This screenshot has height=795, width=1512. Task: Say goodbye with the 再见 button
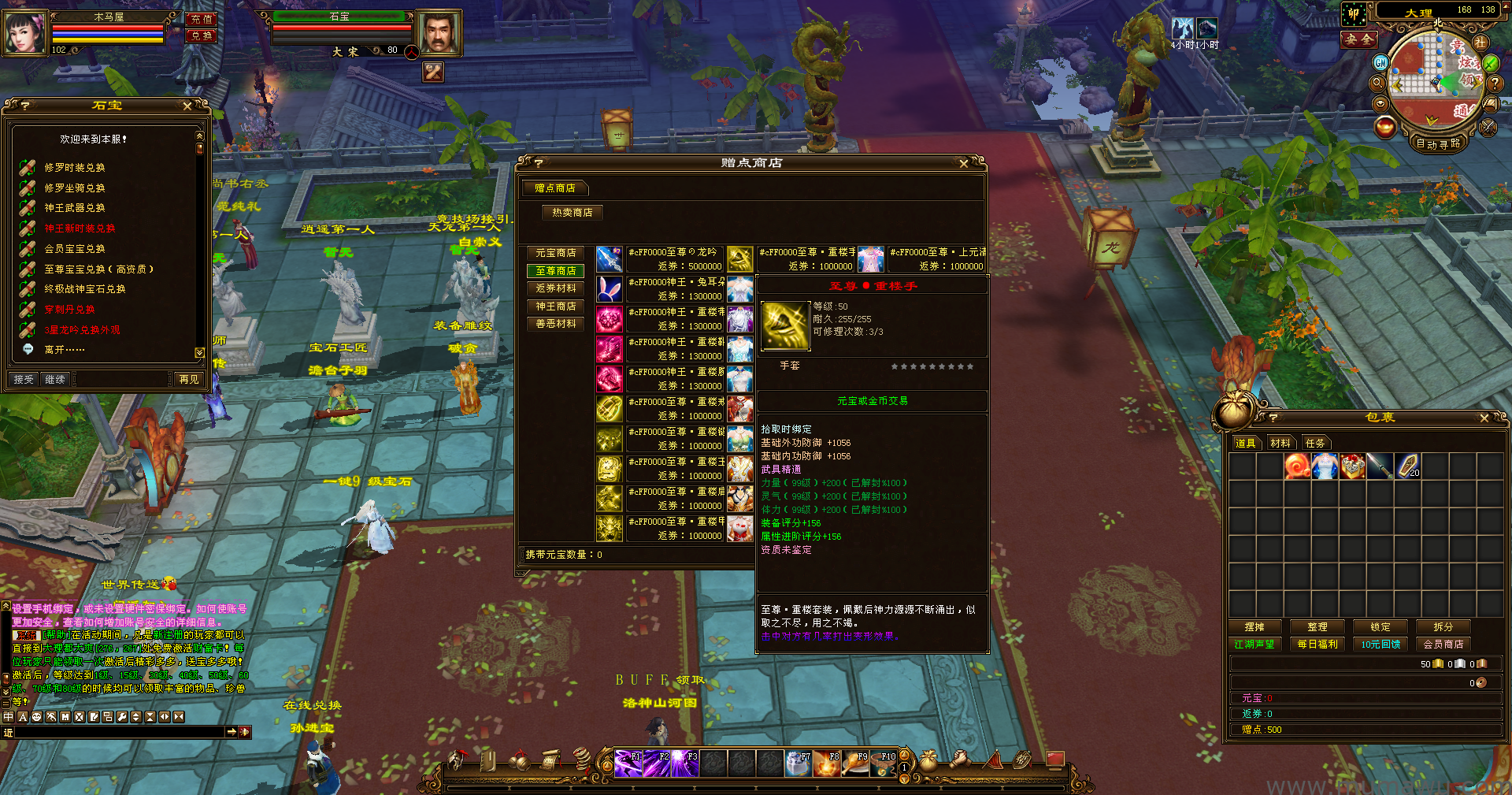[x=189, y=380]
